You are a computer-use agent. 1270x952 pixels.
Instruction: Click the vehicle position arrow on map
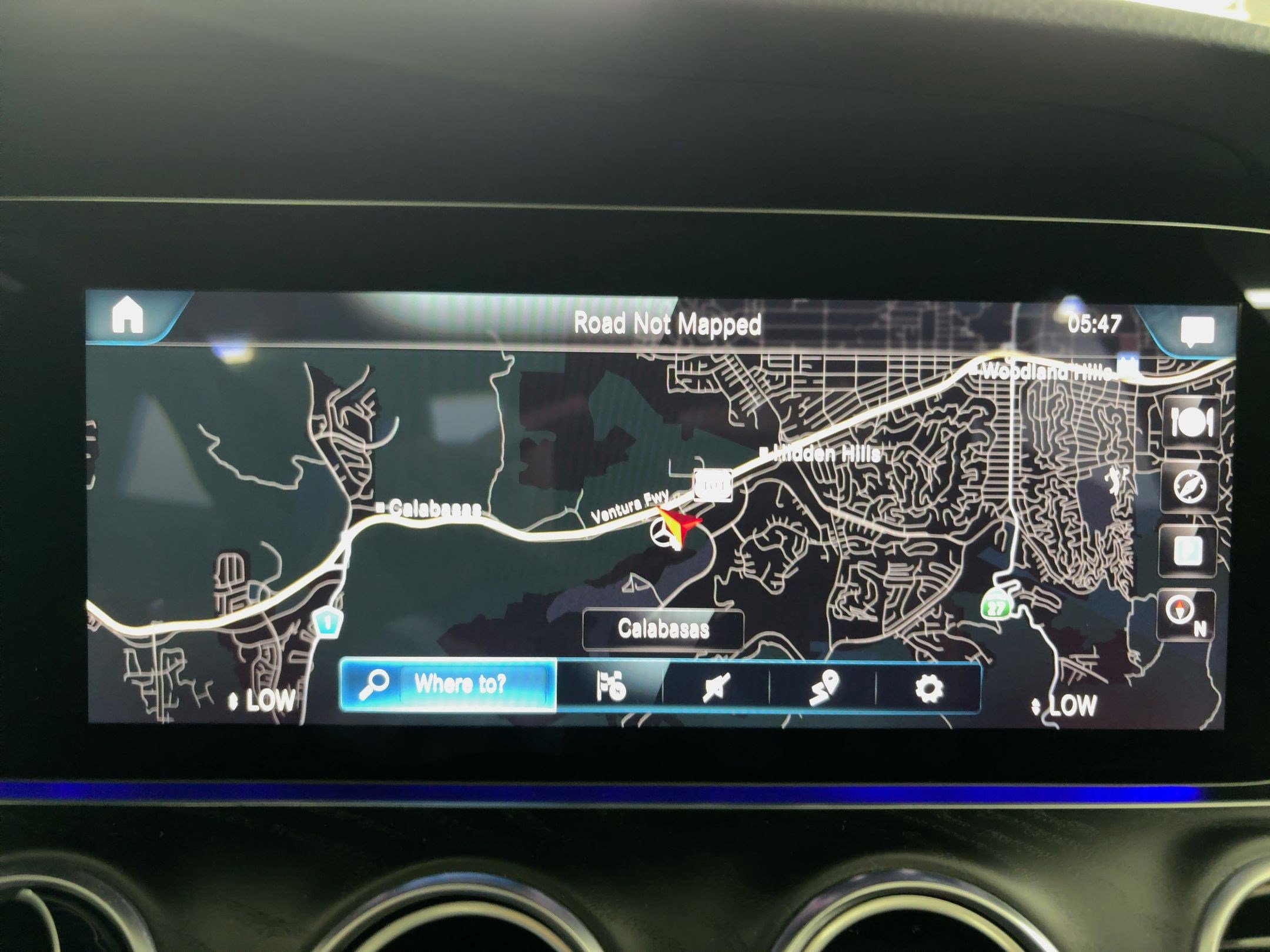[x=678, y=521]
